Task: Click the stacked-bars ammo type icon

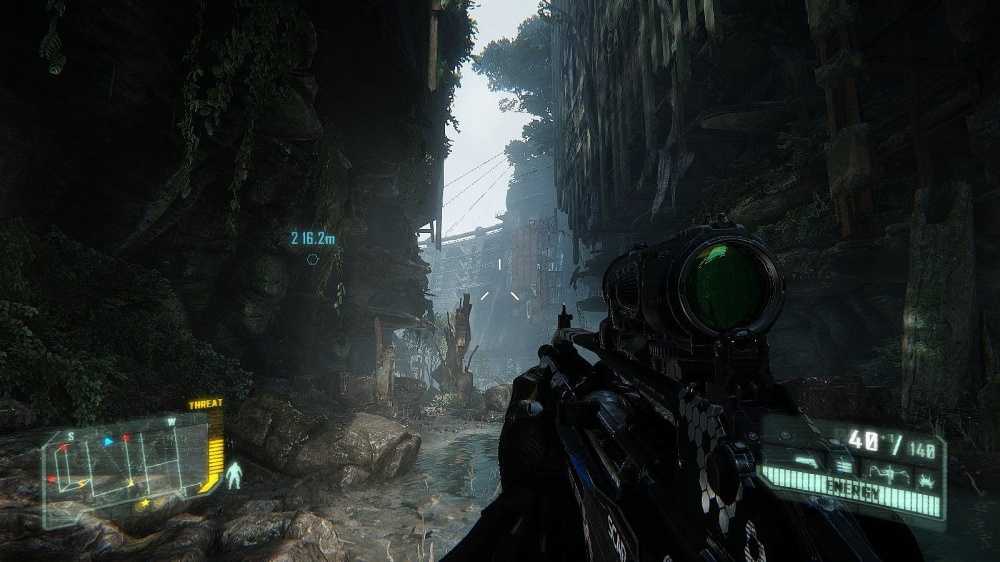Action: click(843, 466)
